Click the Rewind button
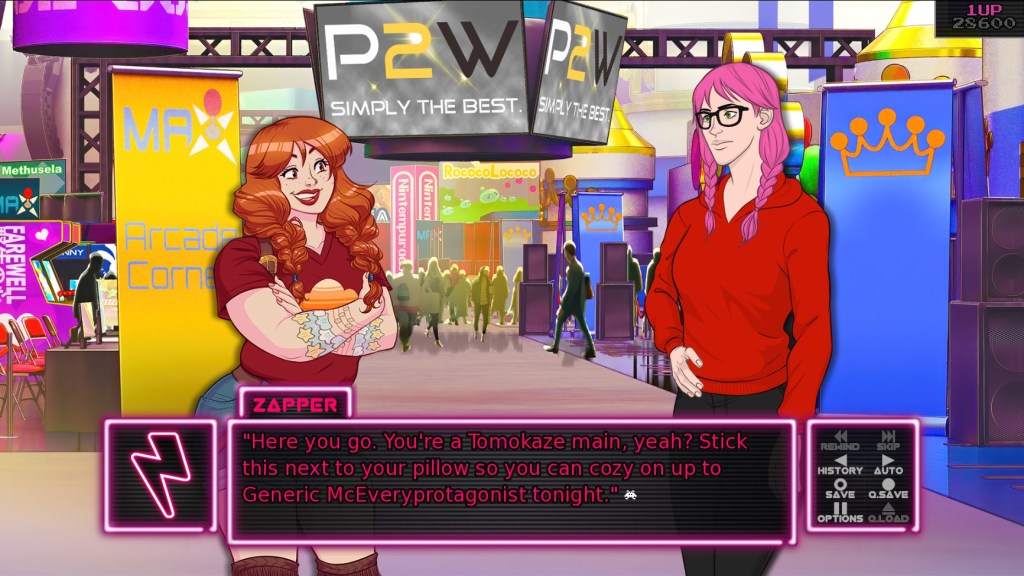This screenshot has width=1024, height=576. tap(840, 441)
